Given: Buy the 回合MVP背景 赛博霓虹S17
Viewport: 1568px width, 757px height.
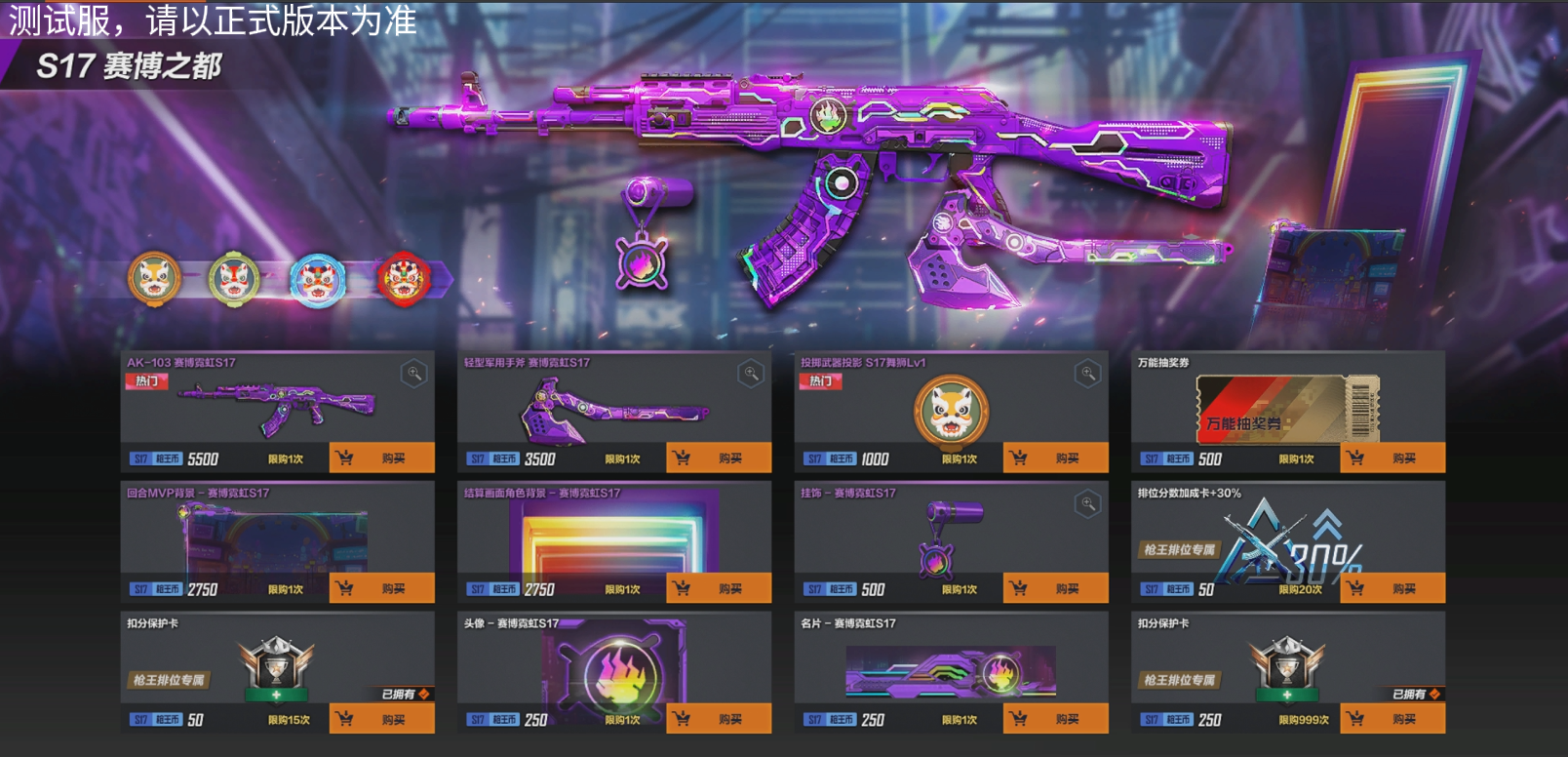Looking at the screenshot, I should coord(381,588).
